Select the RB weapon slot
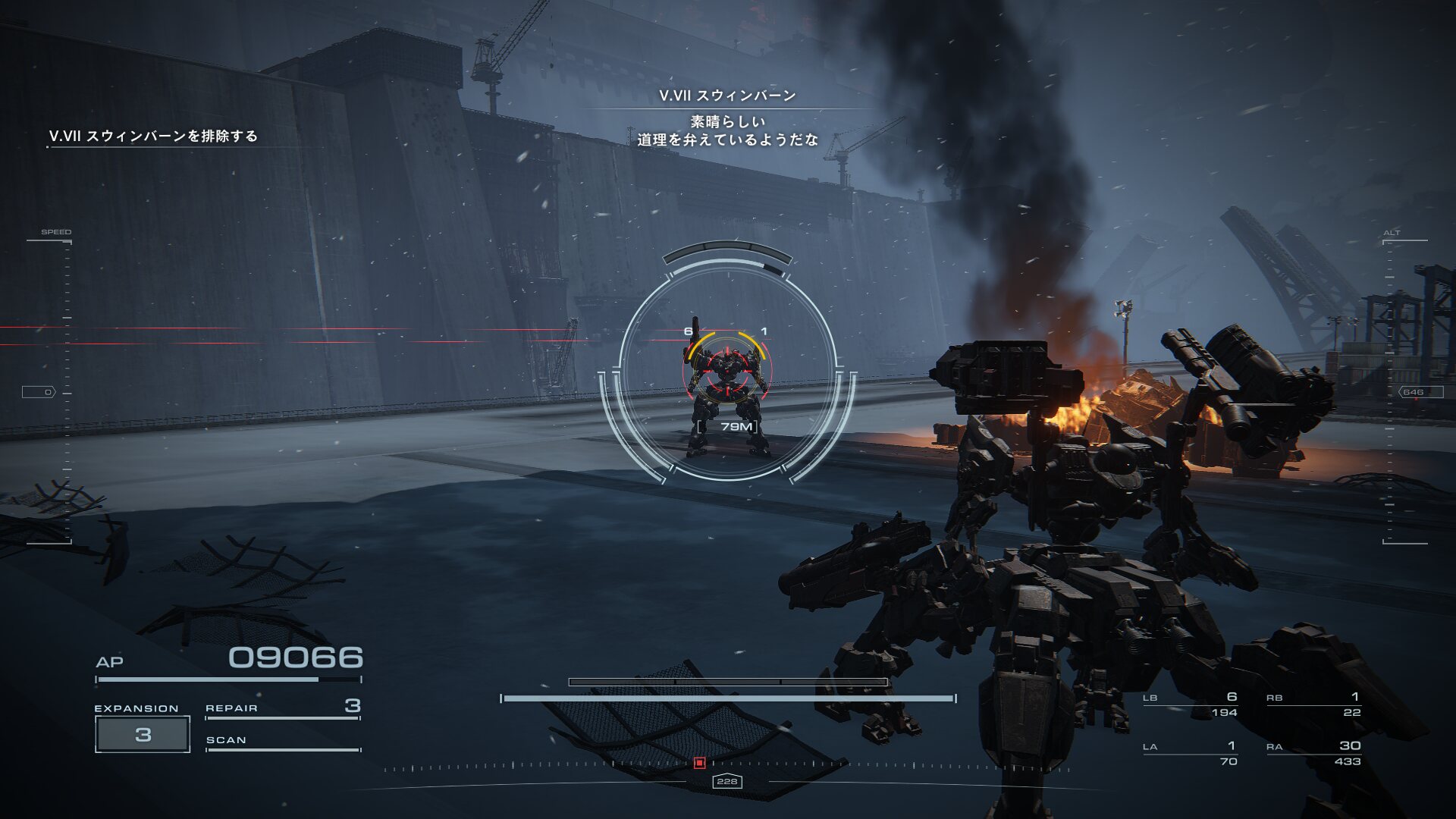 tap(1313, 704)
